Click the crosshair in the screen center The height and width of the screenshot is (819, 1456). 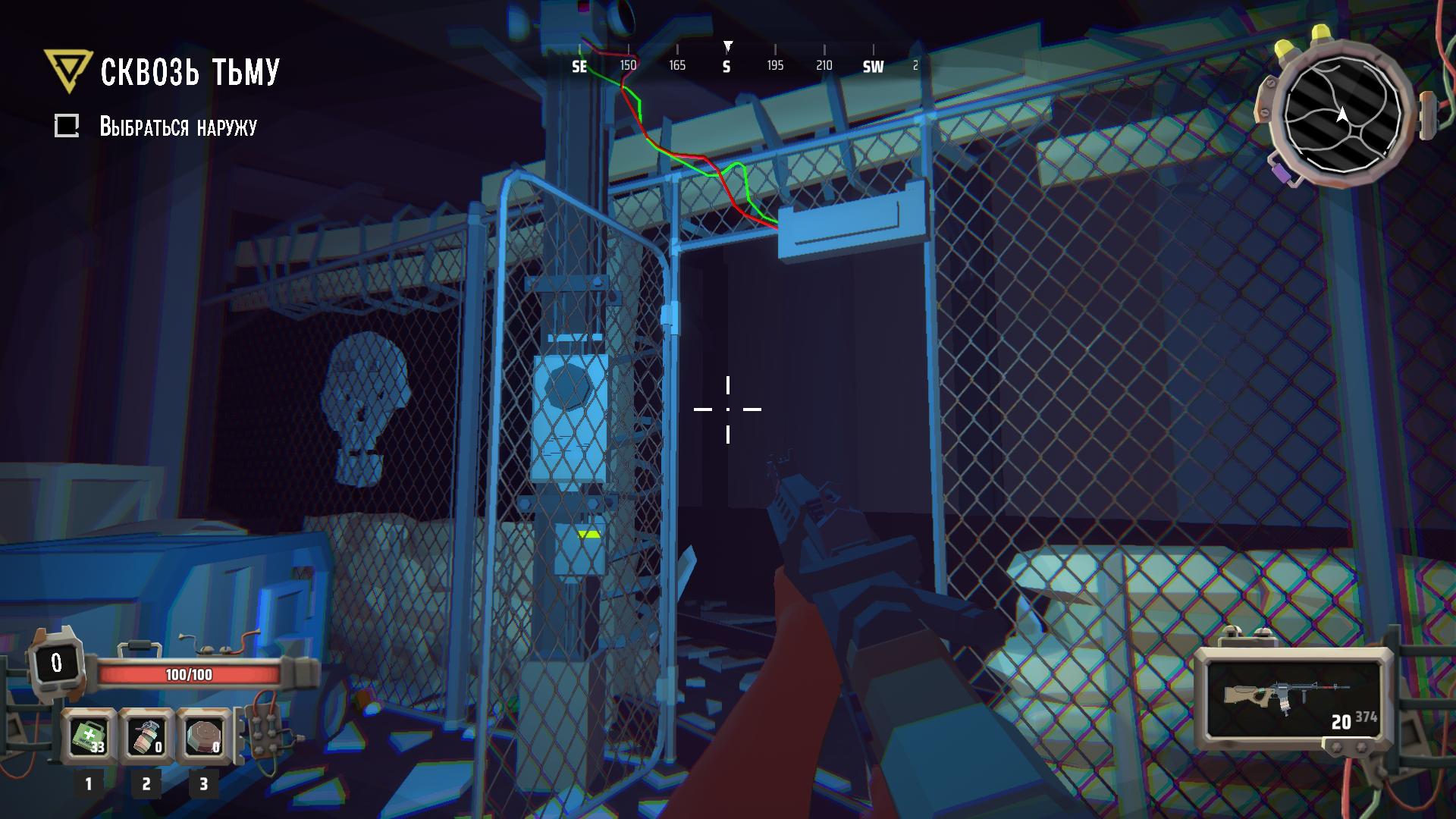pos(727,409)
